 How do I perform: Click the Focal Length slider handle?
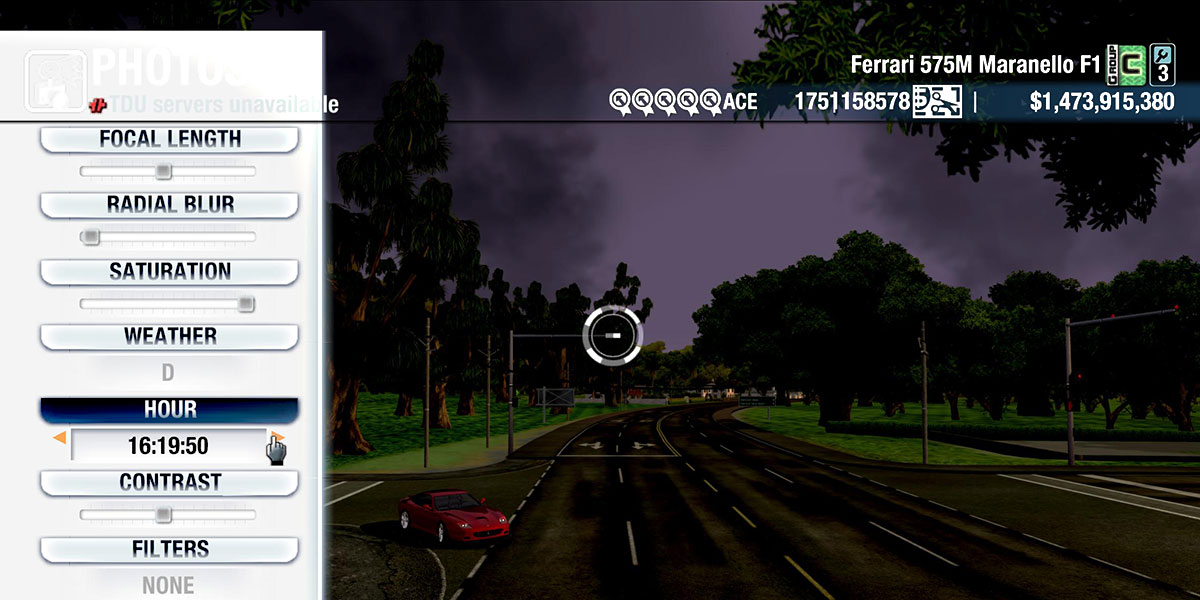pos(163,172)
